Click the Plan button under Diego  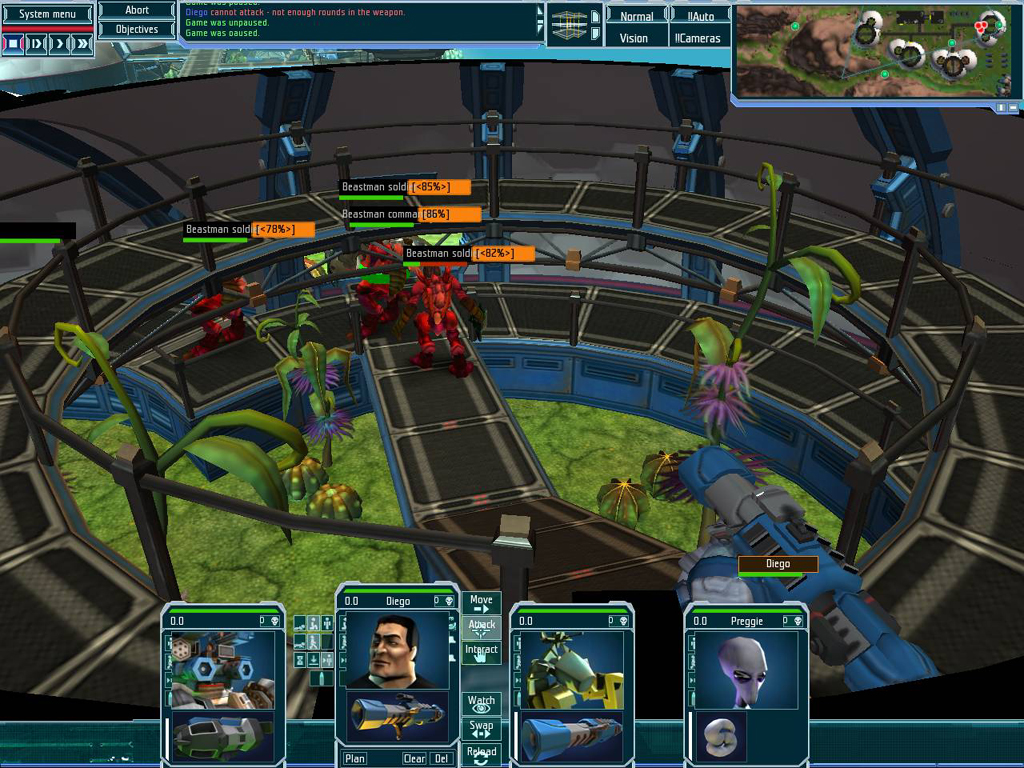[x=355, y=759]
